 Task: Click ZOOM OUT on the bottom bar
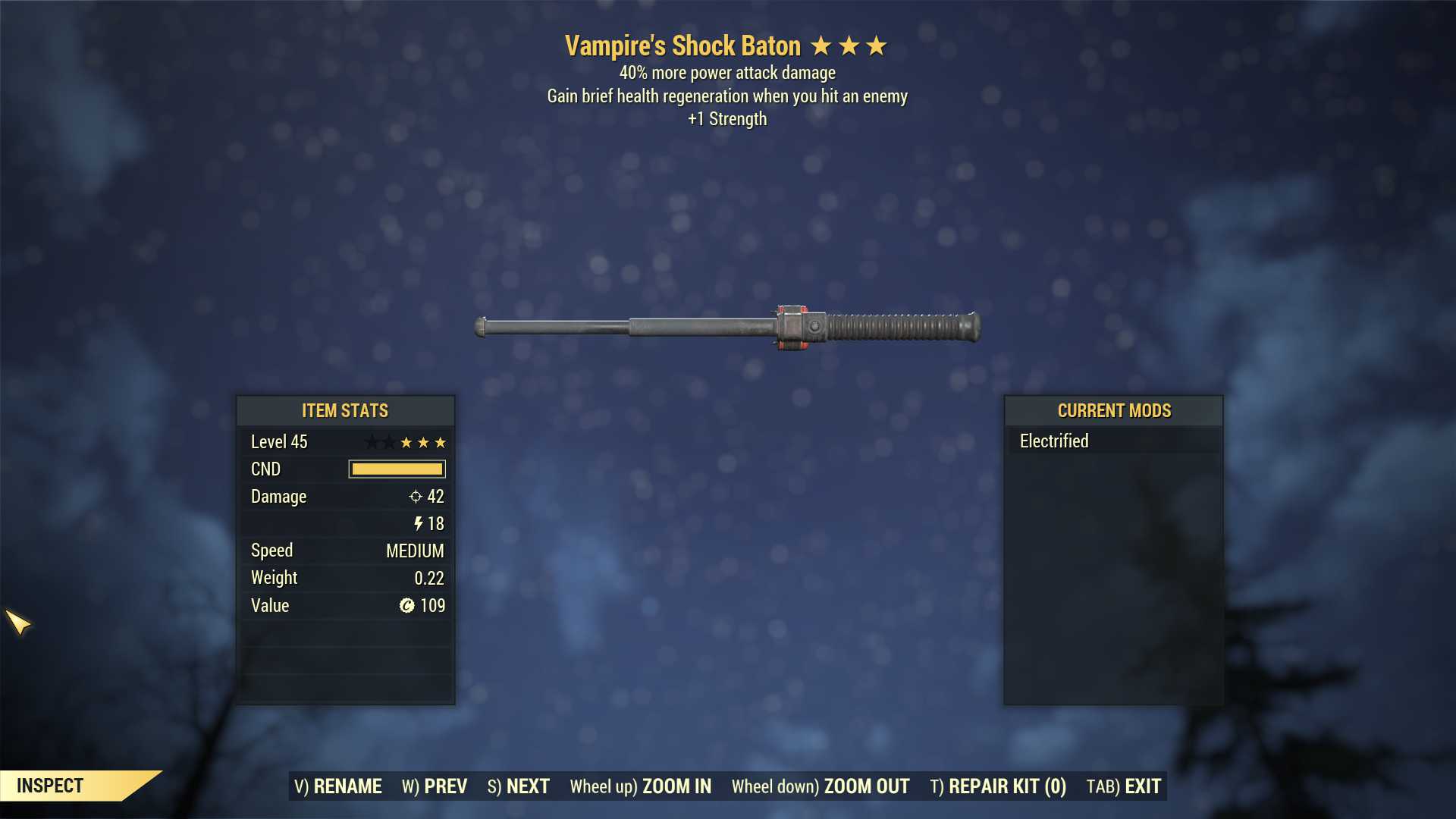click(x=821, y=786)
